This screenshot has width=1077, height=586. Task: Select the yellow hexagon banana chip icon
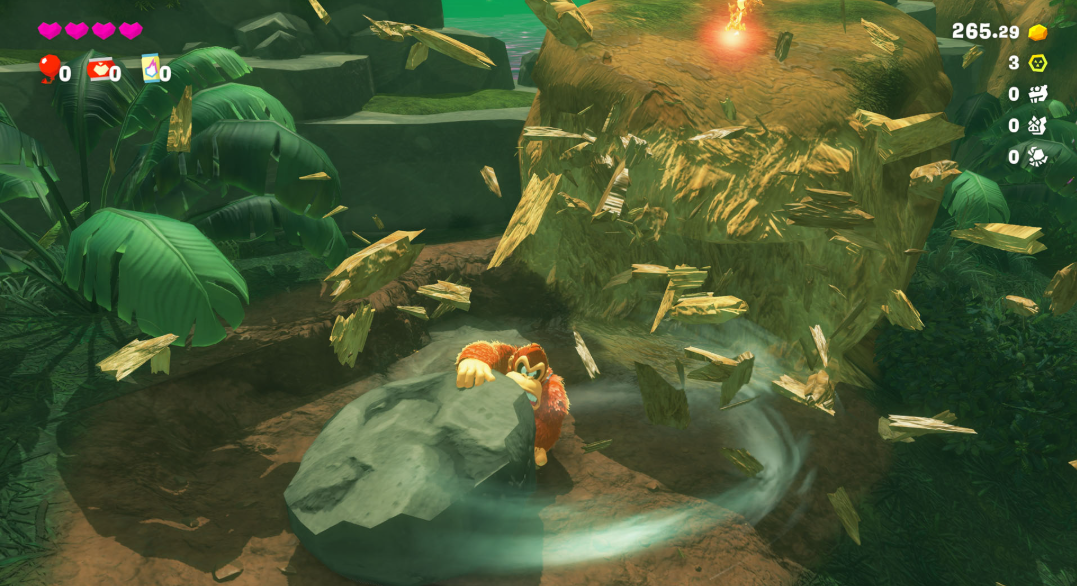(x=1038, y=63)
